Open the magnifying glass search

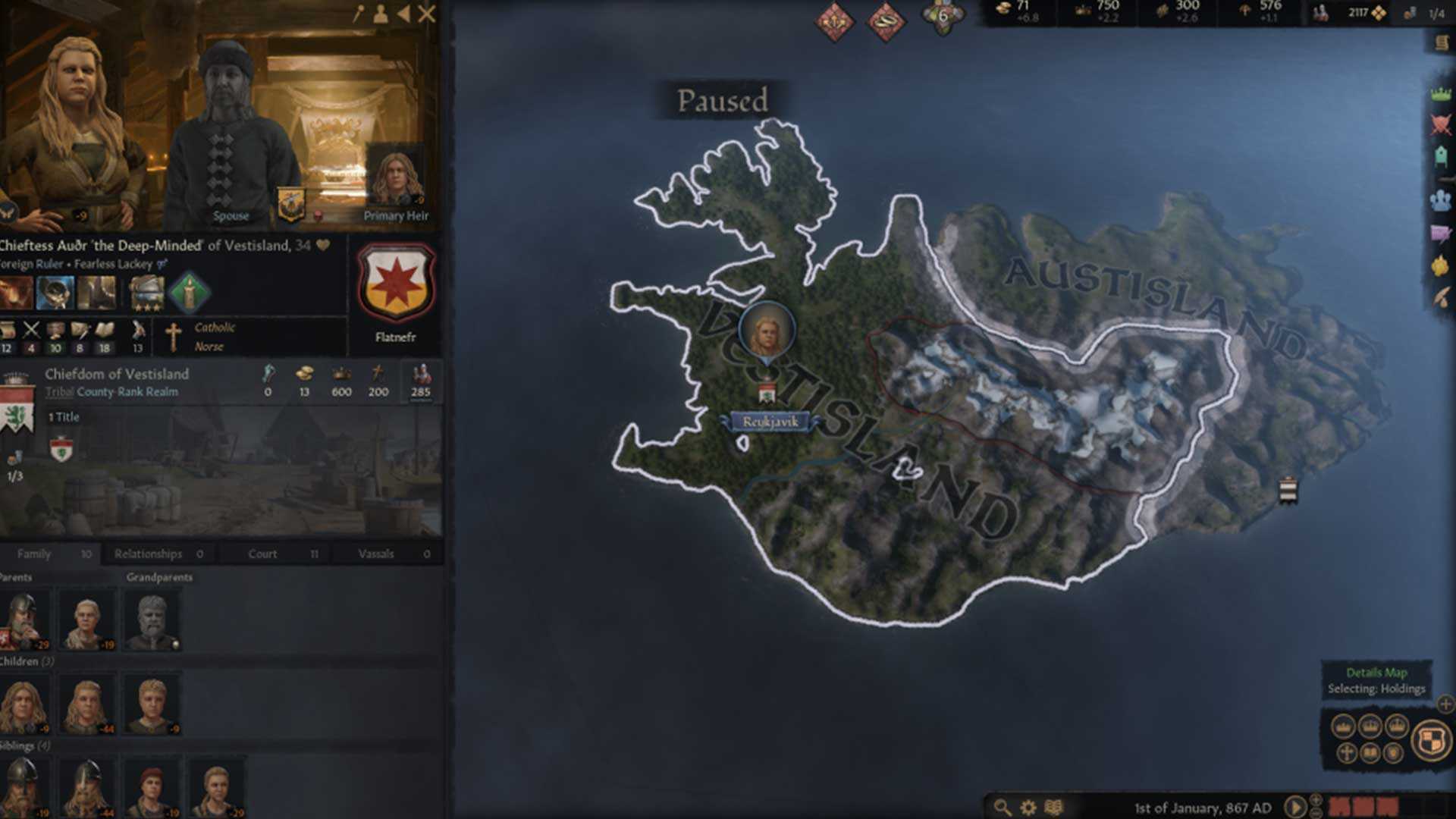pos(1003,808)
